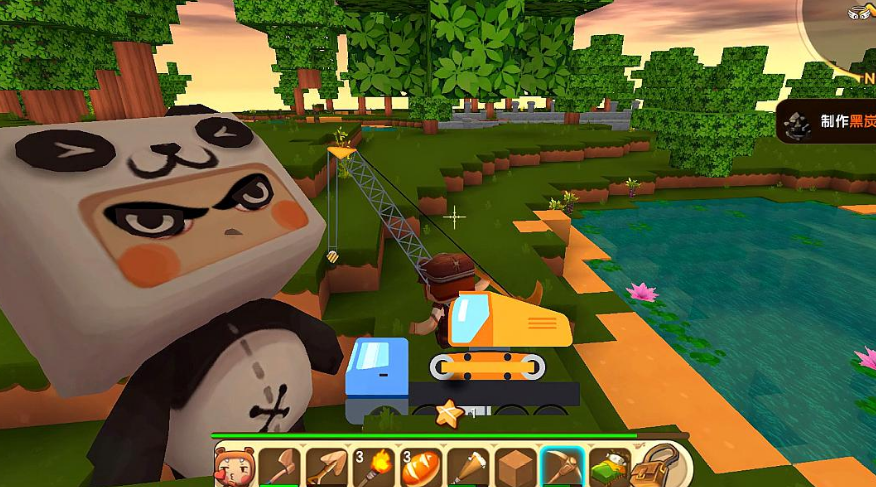The image size is (876, 487).
Task: Select the bread food slot
Action: point(420,466)
